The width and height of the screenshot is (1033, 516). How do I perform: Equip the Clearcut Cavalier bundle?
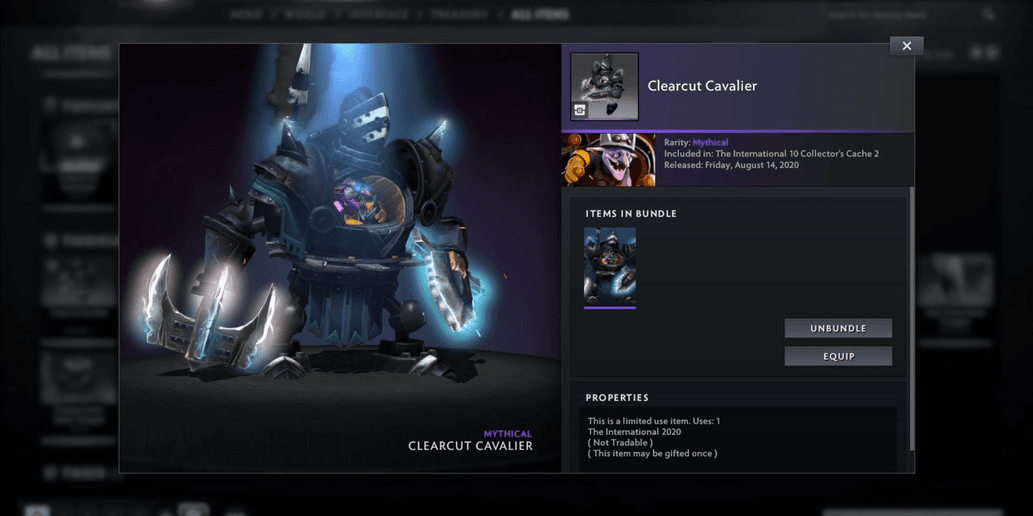pos(838,356)
